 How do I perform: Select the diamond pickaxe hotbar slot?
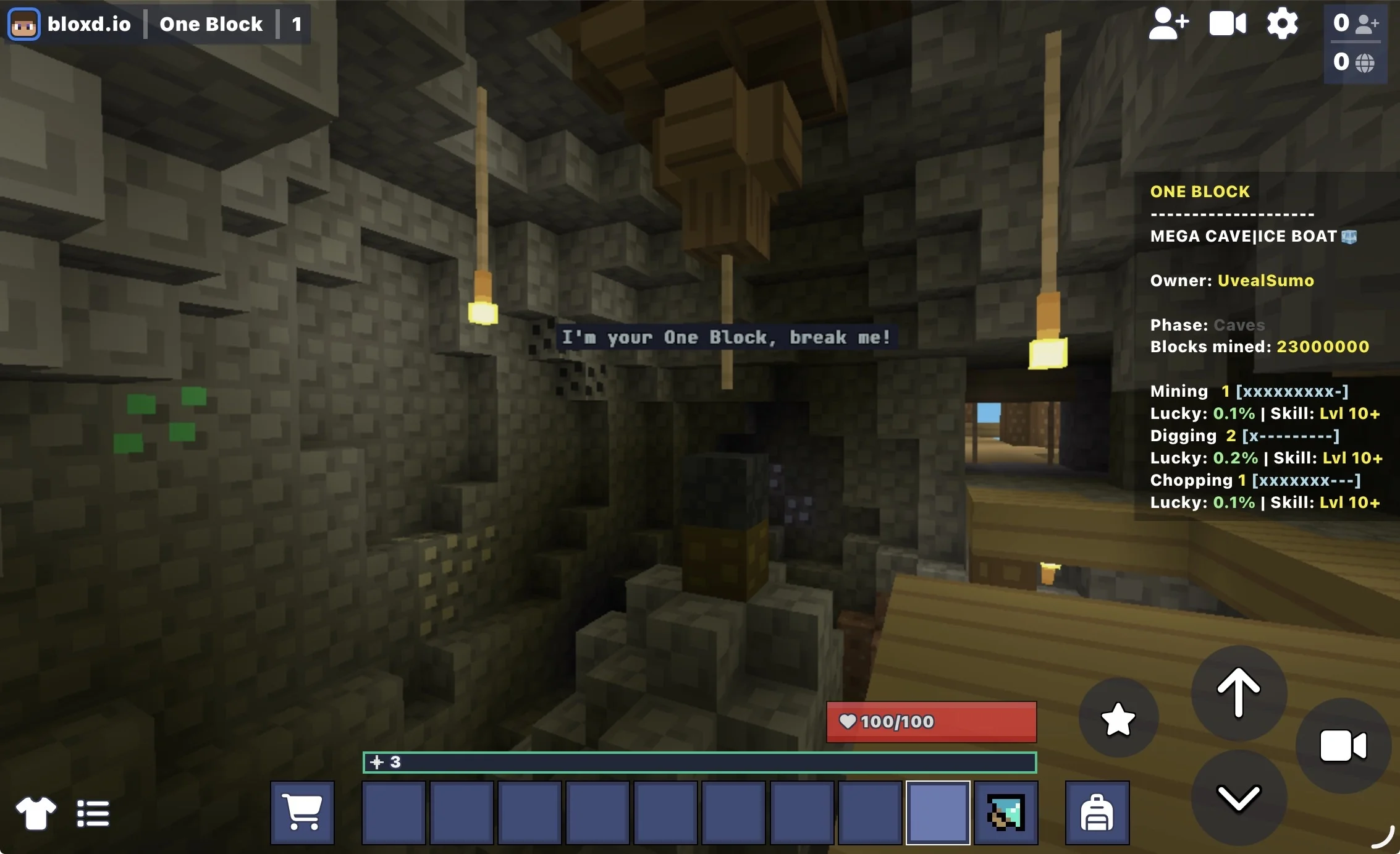[1006, 812]
